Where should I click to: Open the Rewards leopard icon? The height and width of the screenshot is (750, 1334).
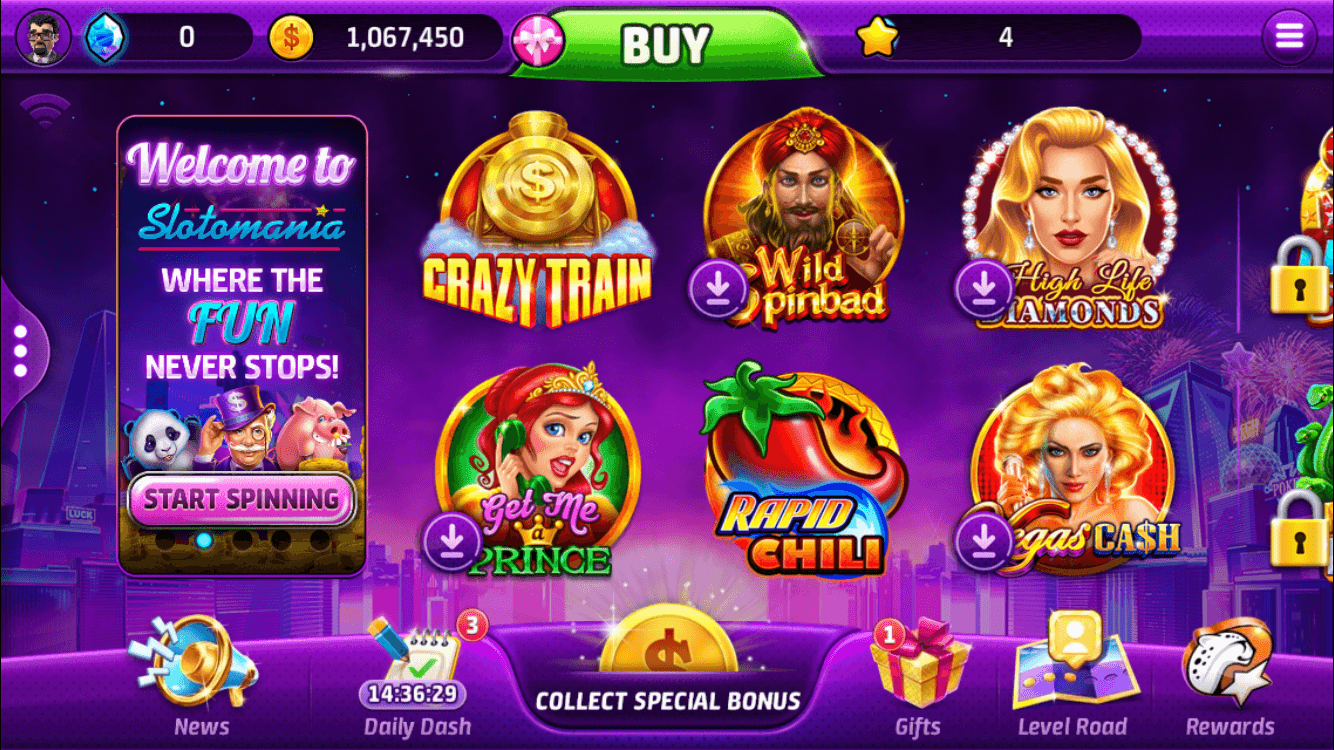coord(1228,662)
